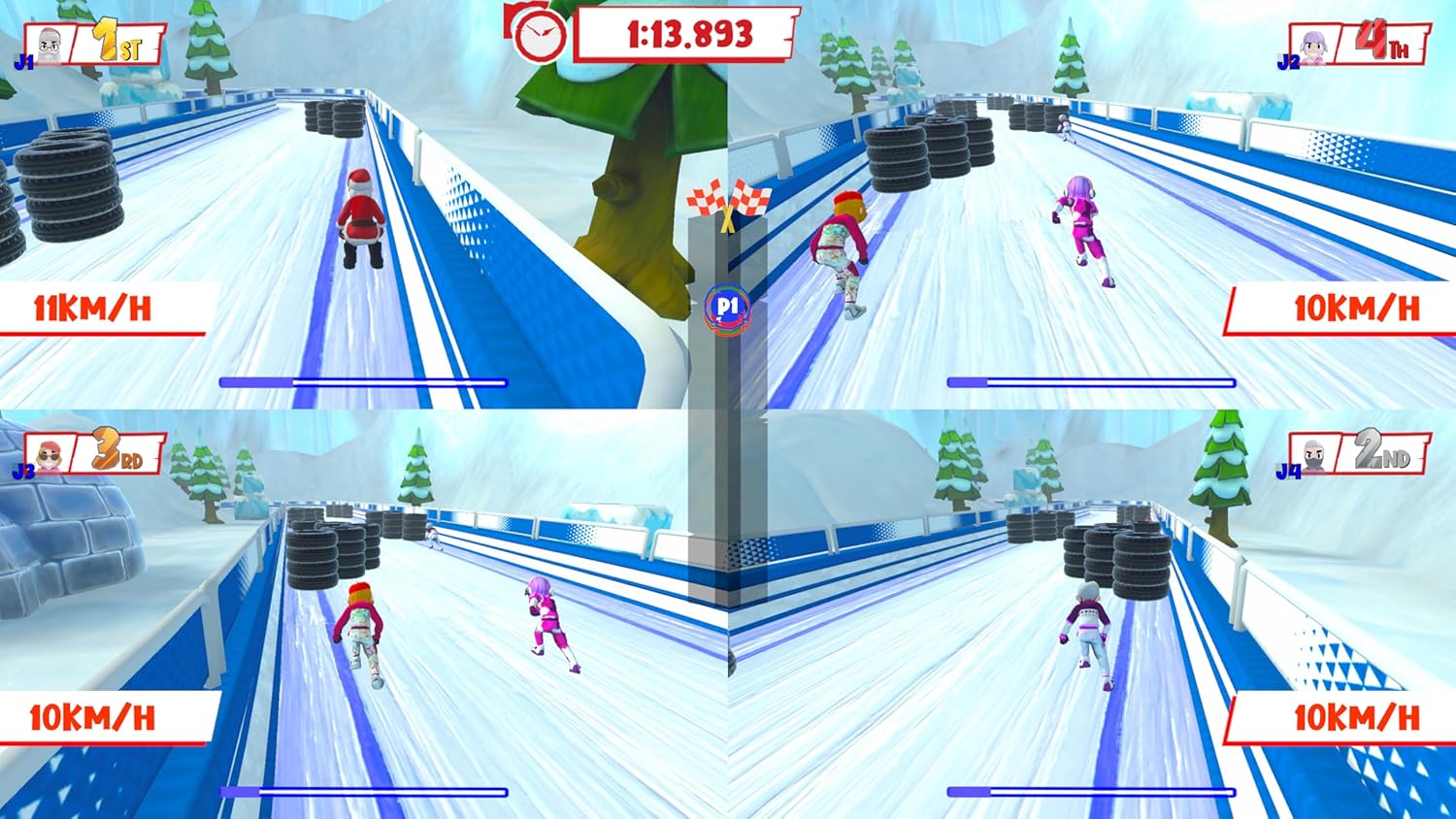Toggle the red 4TH place badge

(x=1381, y=37)
